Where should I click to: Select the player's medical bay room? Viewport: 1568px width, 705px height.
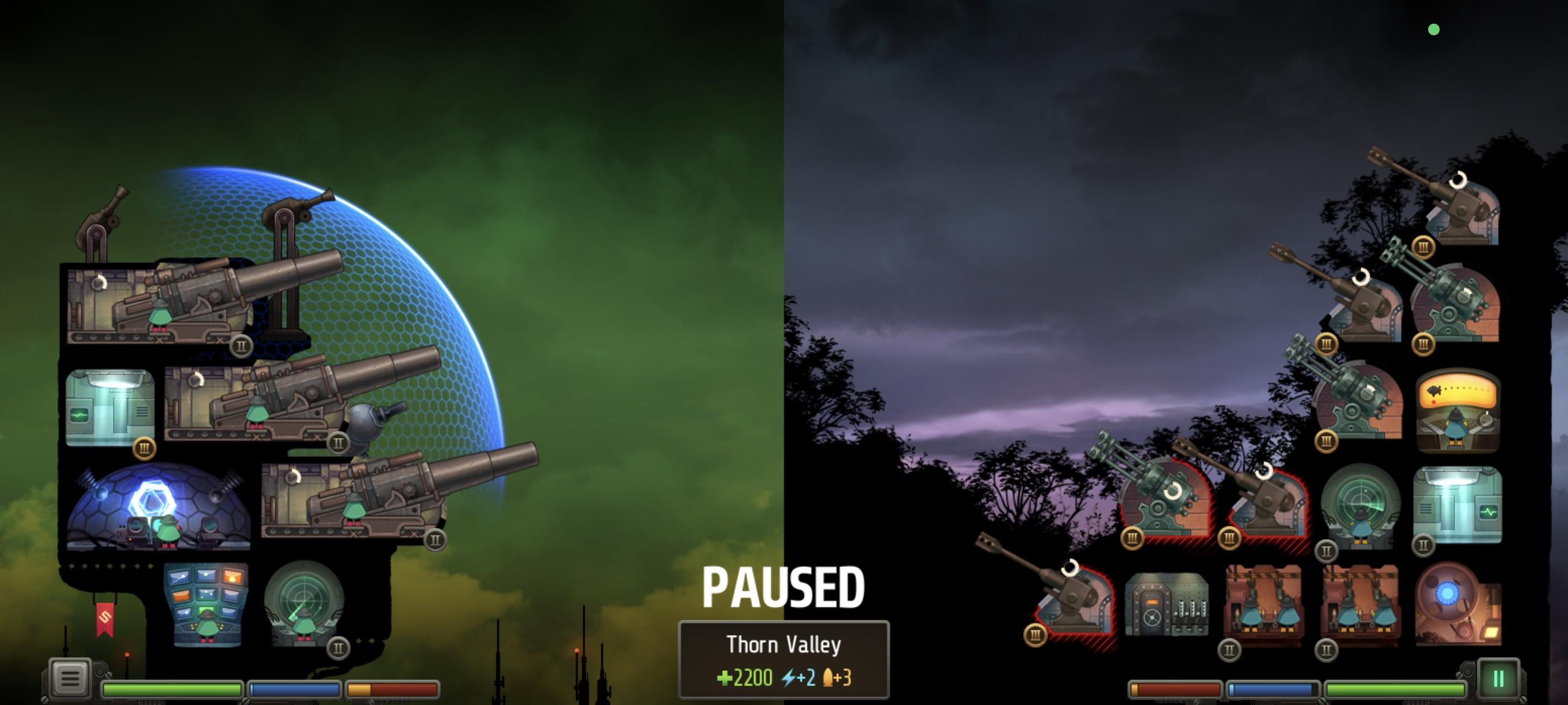click(x=110, y=407)
